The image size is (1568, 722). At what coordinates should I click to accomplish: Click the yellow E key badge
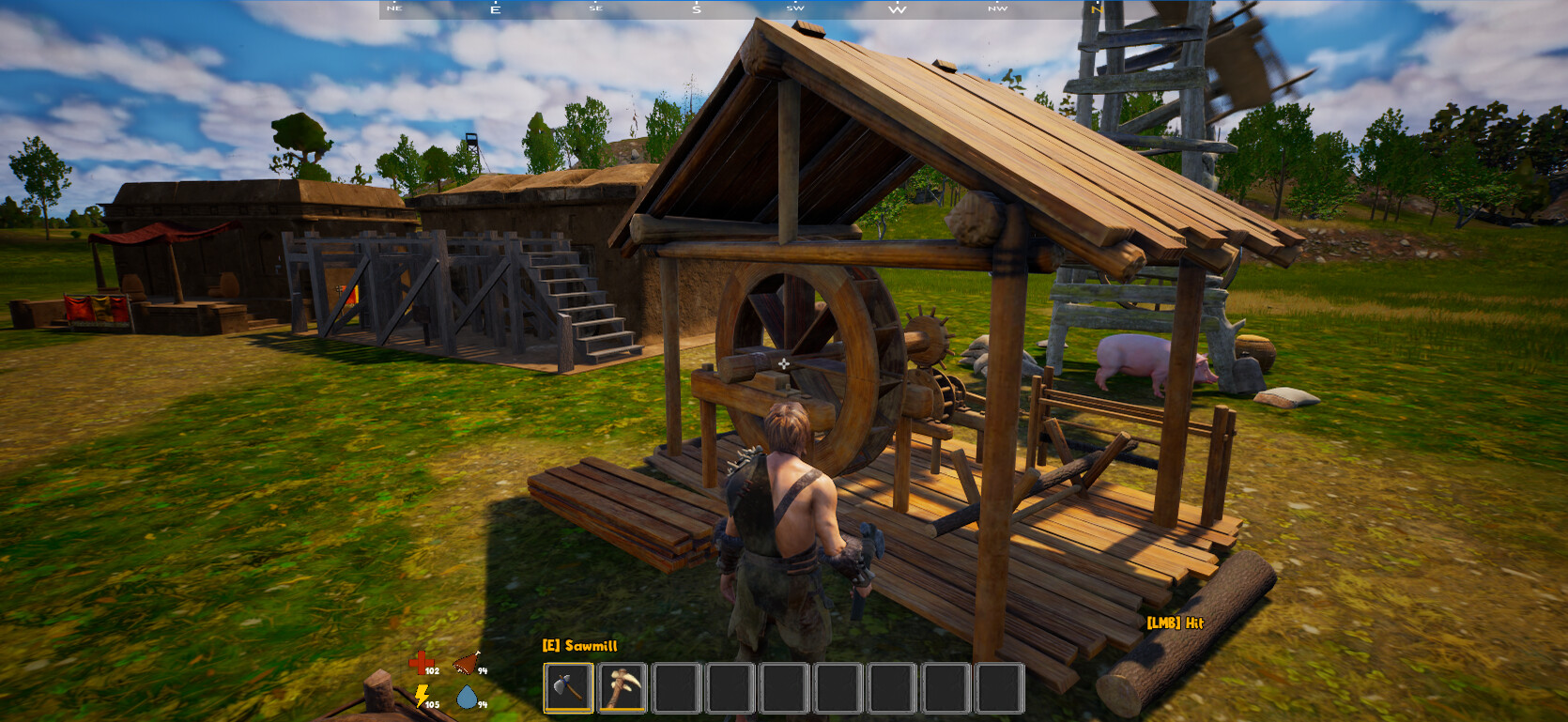549,646
